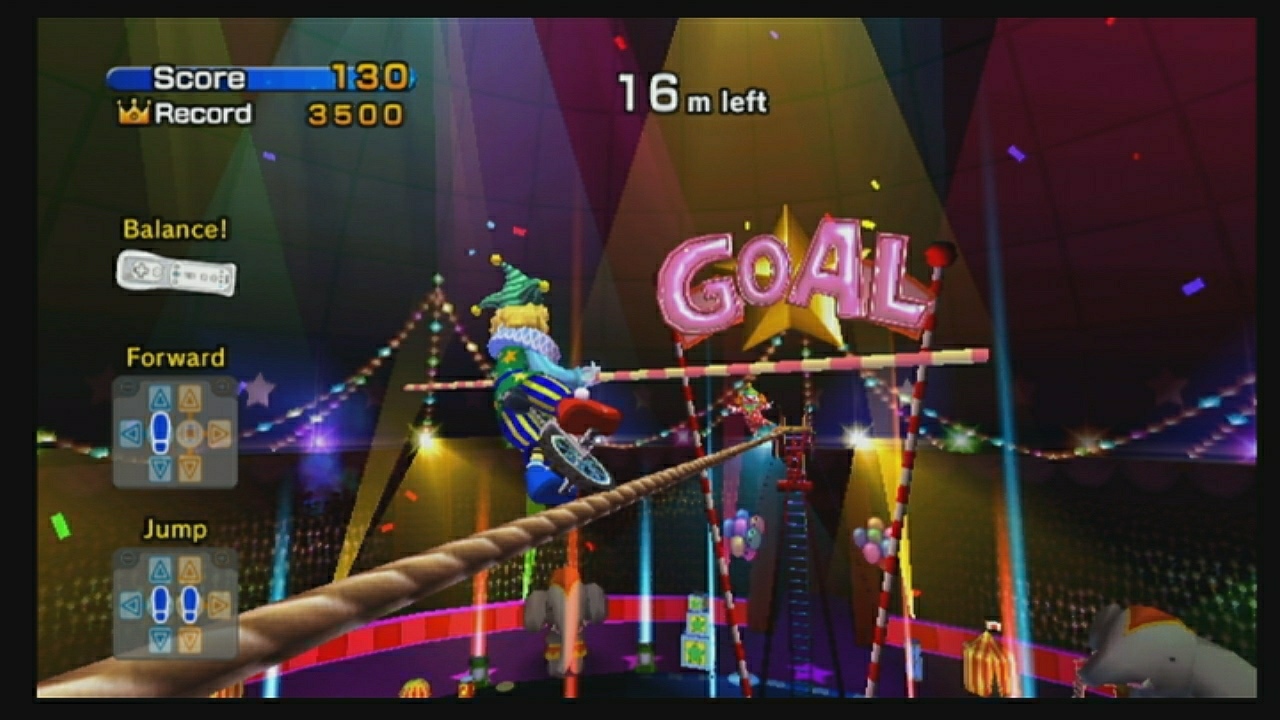Enable the blue up arrow on the Jump board
The width and height of the screenshot is (1280, 720).
click(159, 571)
